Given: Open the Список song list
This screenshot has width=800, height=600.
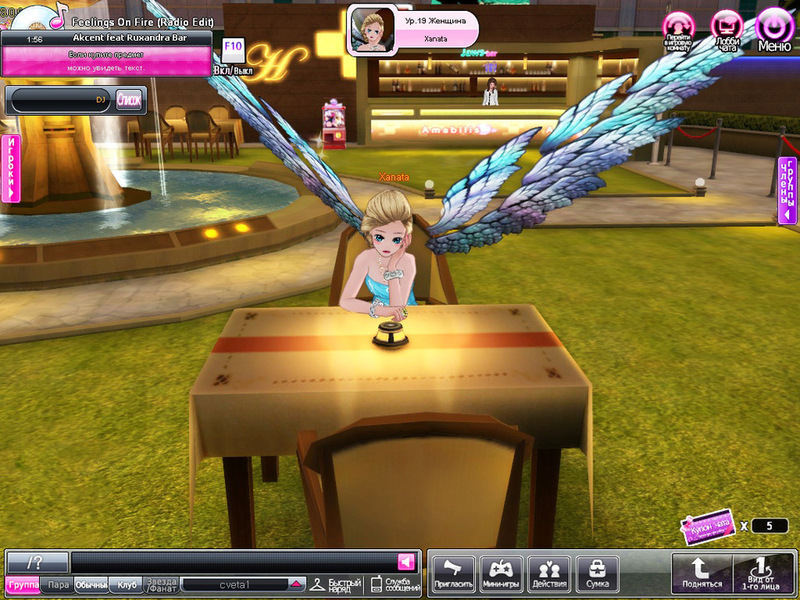Looking at the screenshot, I should point(129,99).
